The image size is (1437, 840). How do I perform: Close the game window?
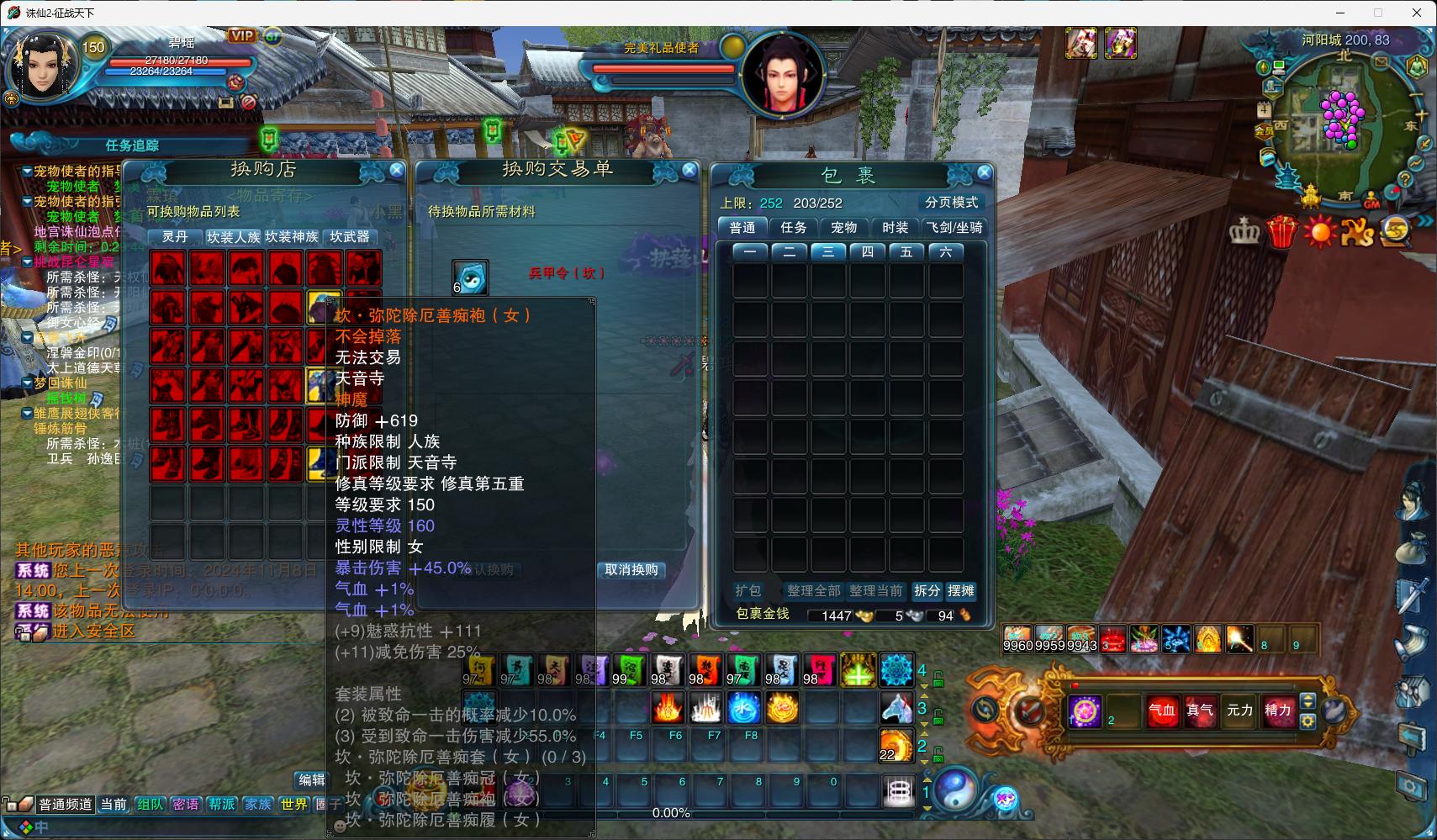(1417, 13)
